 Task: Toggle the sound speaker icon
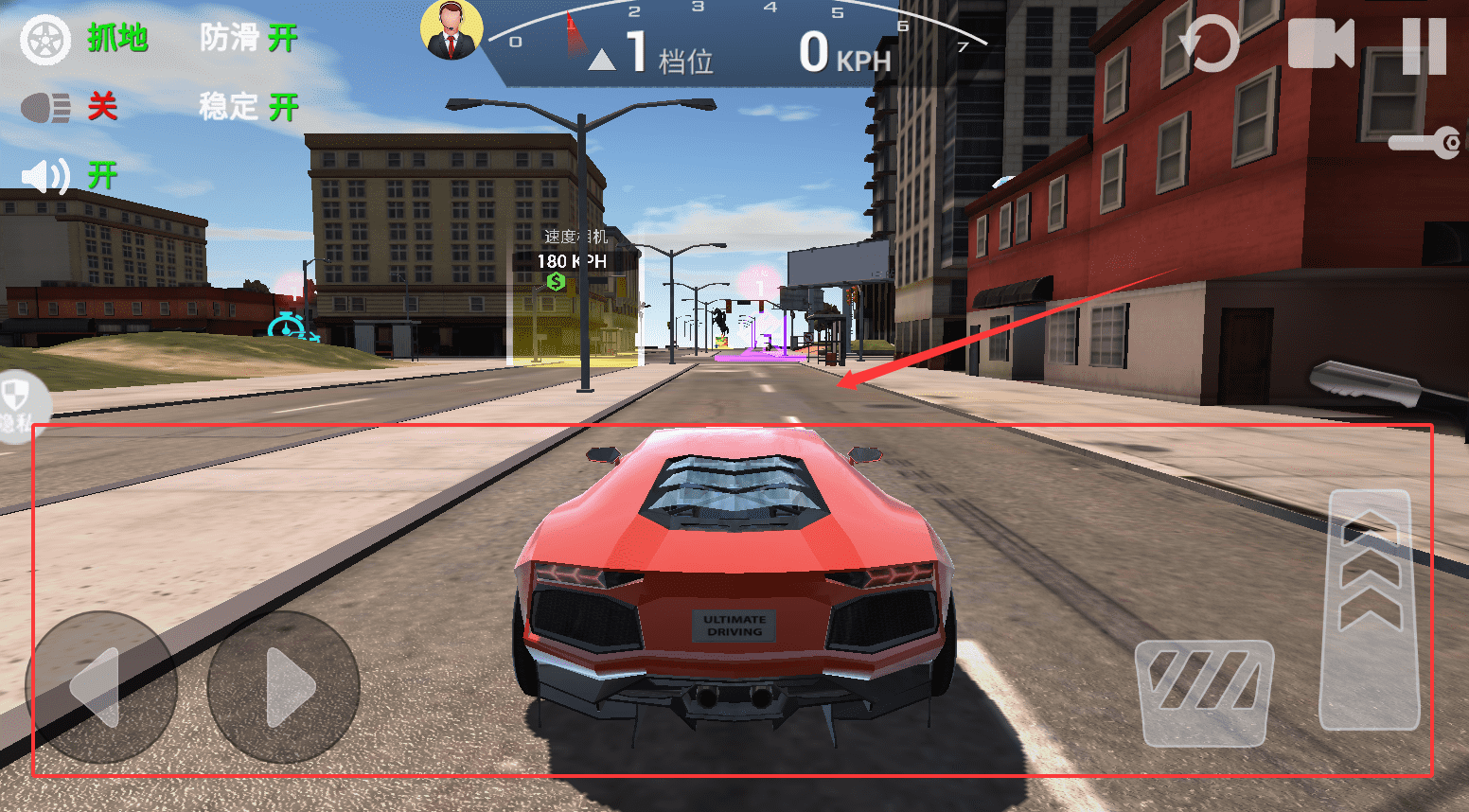click(x=45, y=176)
